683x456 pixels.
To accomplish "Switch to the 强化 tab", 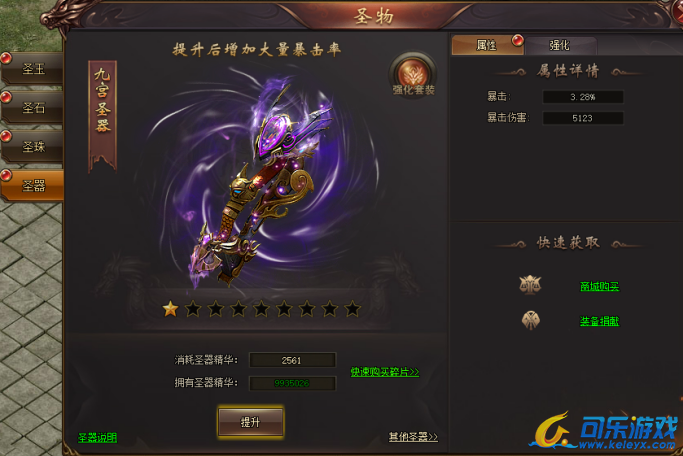I will [x=559, y=46].
